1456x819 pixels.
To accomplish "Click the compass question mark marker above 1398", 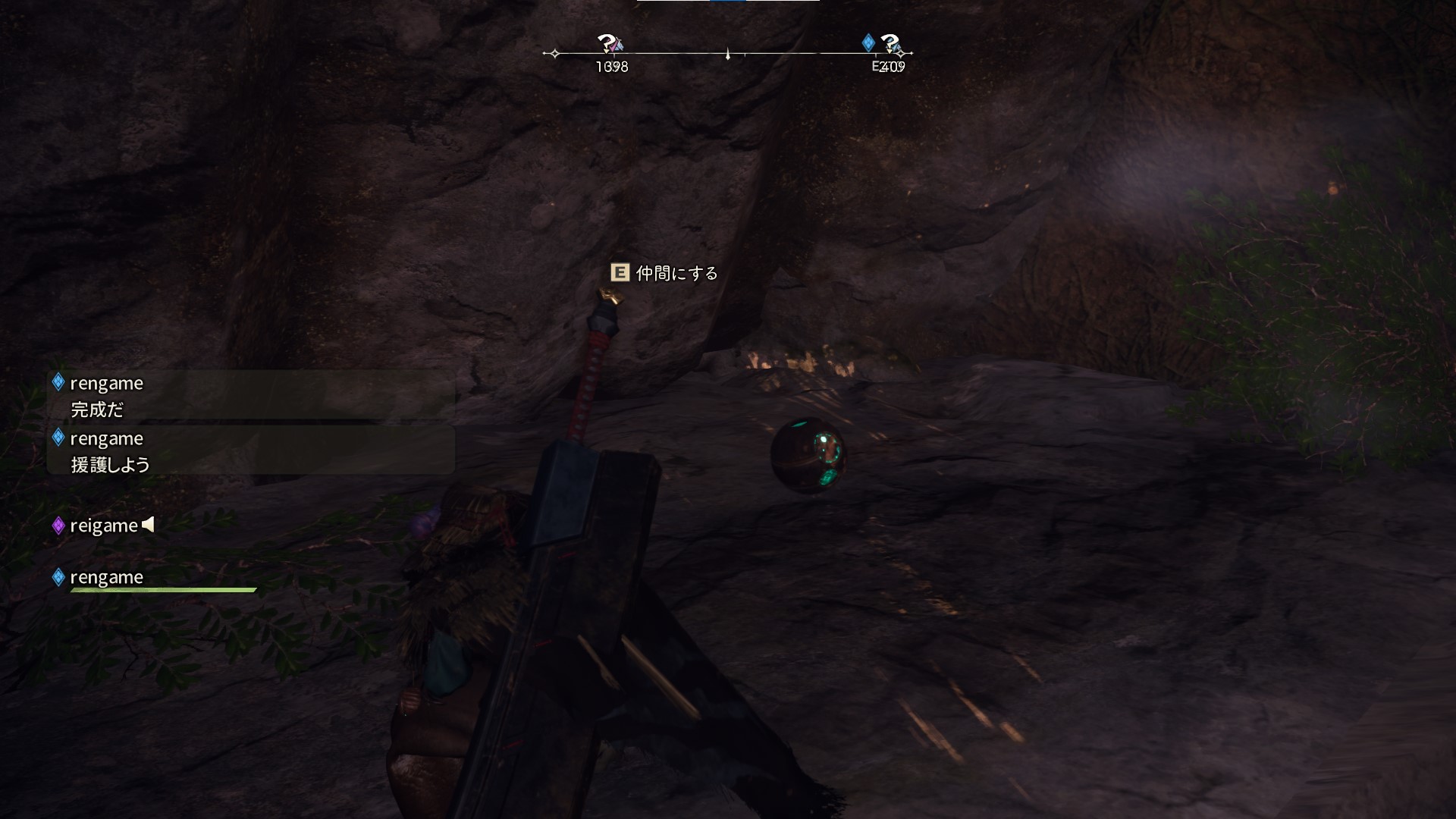I will coord(607,43).
